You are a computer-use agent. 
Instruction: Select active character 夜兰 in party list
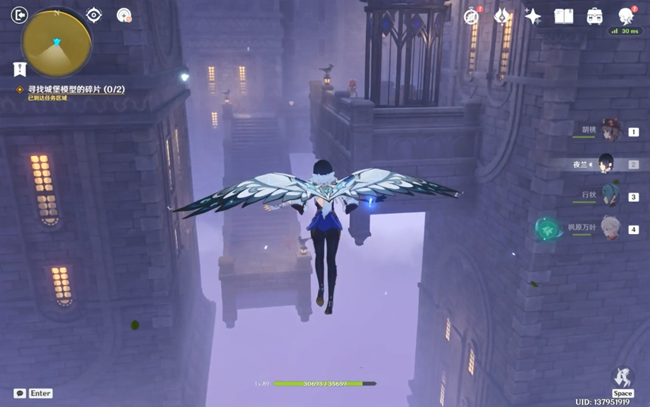click(606, 163)
